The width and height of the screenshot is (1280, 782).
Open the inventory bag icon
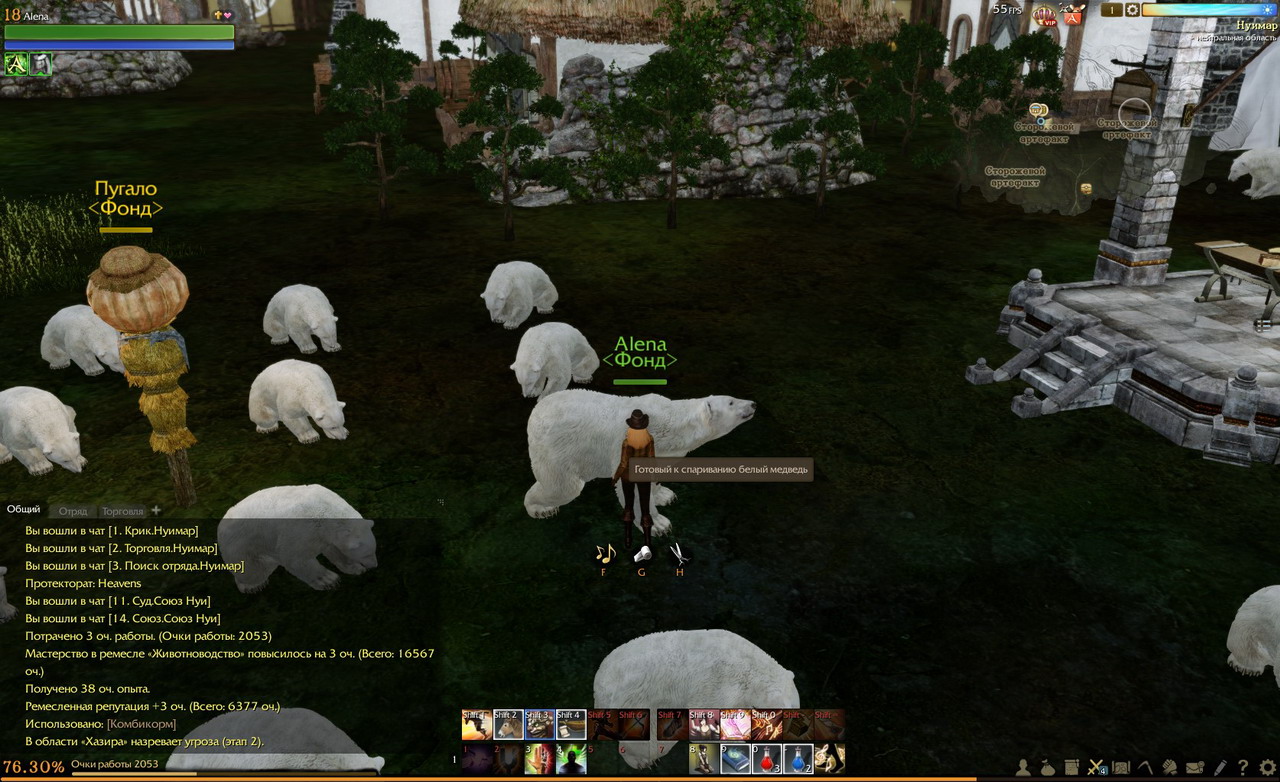tap(1047, 767)
